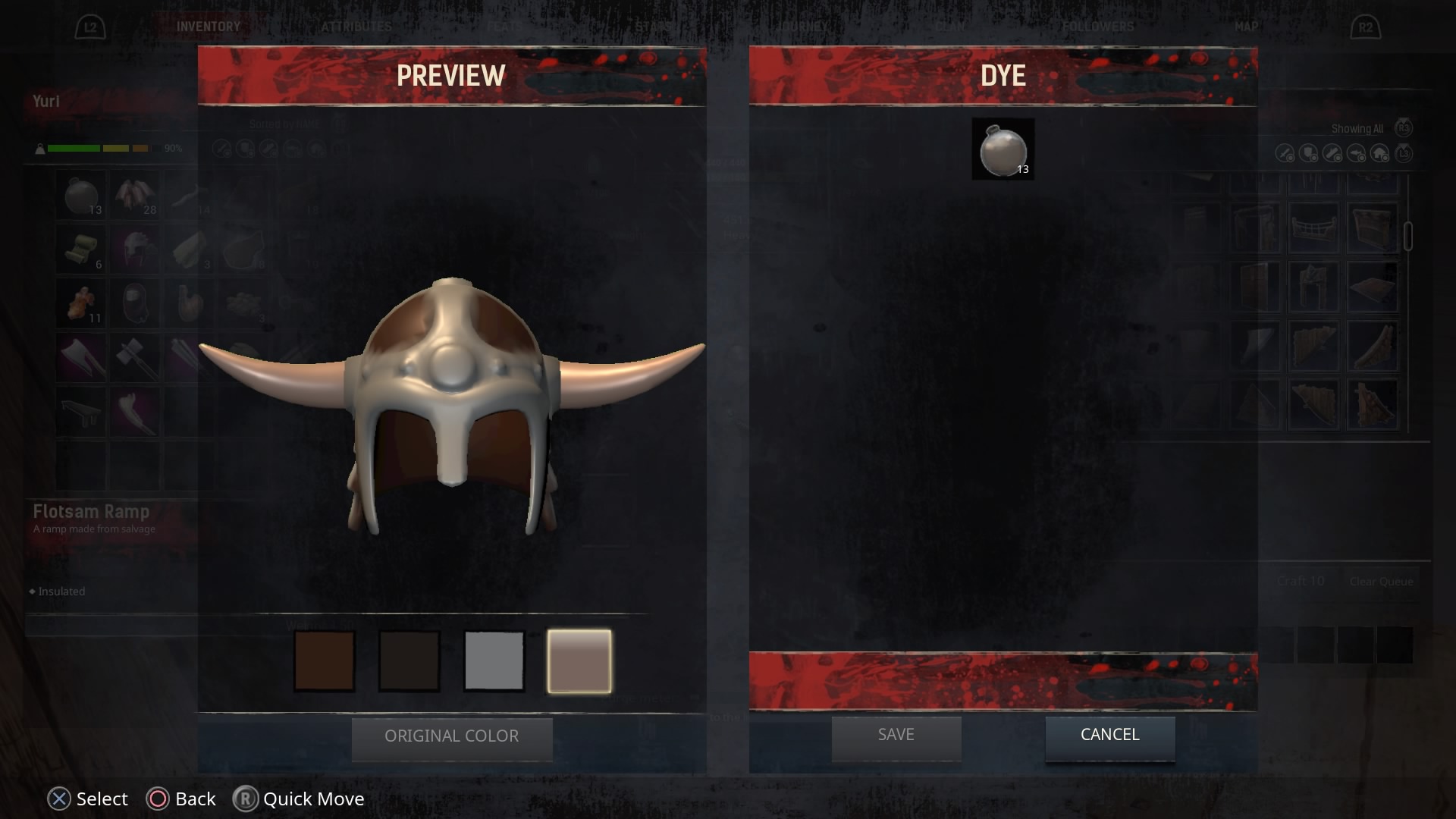Click the armor category filter icon
This screenshot has width=1456, height=819.
pos(1307,153)
